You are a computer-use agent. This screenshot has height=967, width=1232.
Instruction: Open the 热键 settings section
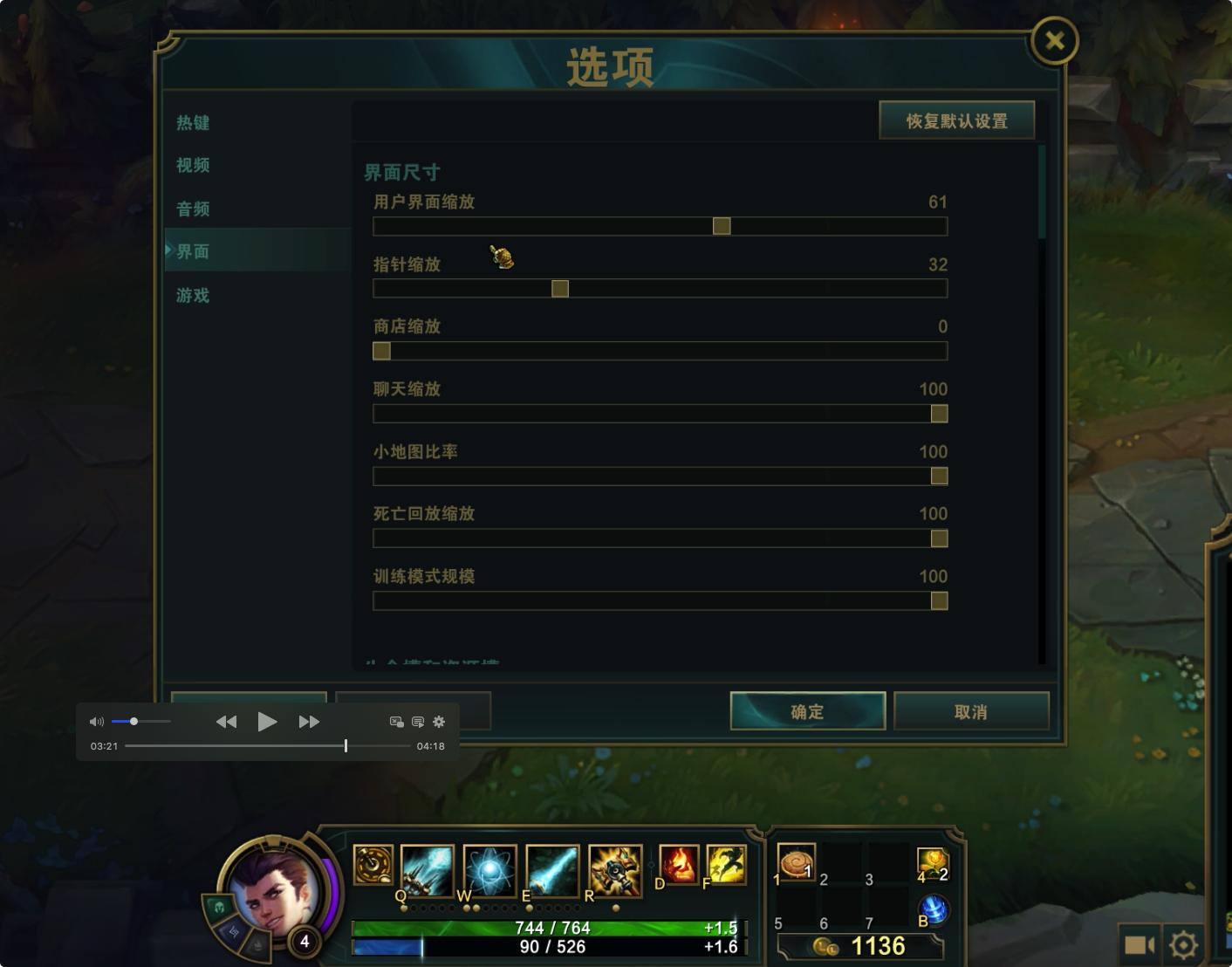(x=192, y=123)
